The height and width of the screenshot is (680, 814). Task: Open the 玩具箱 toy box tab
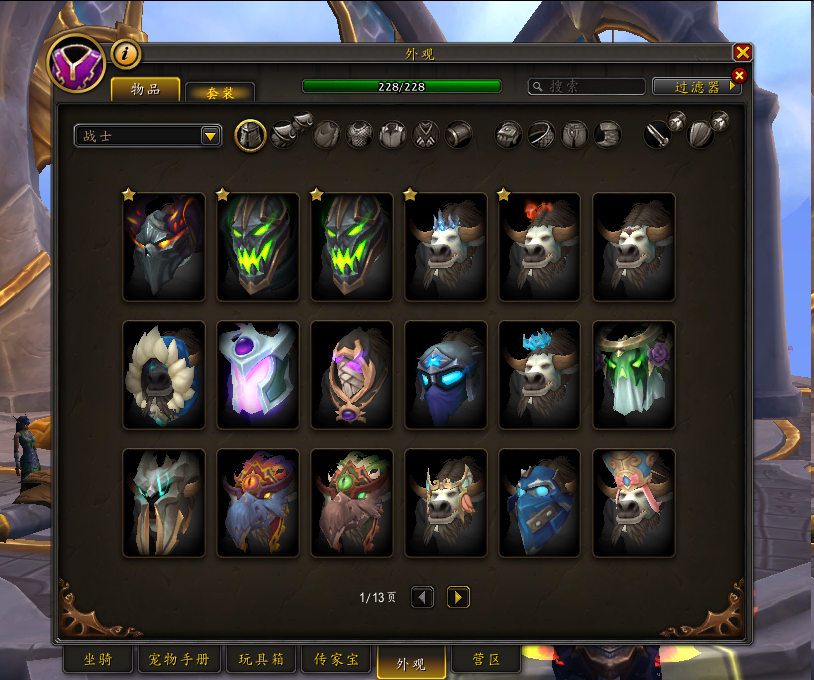tap(260, 660)
